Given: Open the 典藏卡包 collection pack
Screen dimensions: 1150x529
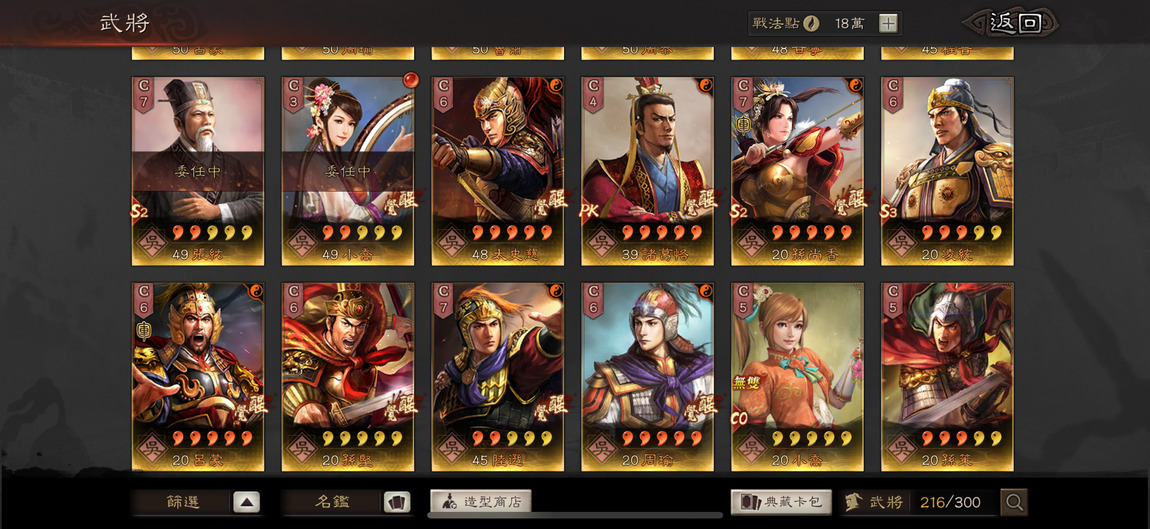Looking at the screenshot, I should 780,502.
